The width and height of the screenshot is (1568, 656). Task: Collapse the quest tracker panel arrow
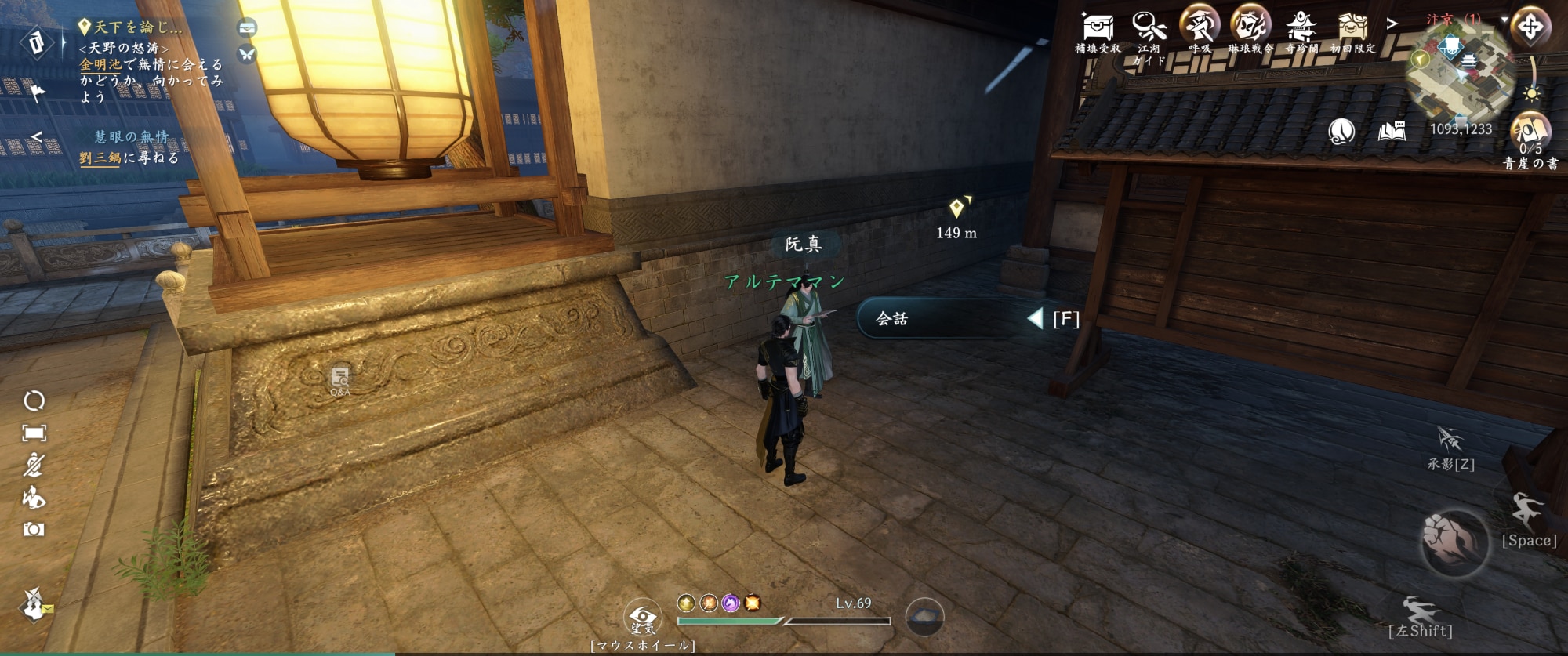click(x=36, y=137)
